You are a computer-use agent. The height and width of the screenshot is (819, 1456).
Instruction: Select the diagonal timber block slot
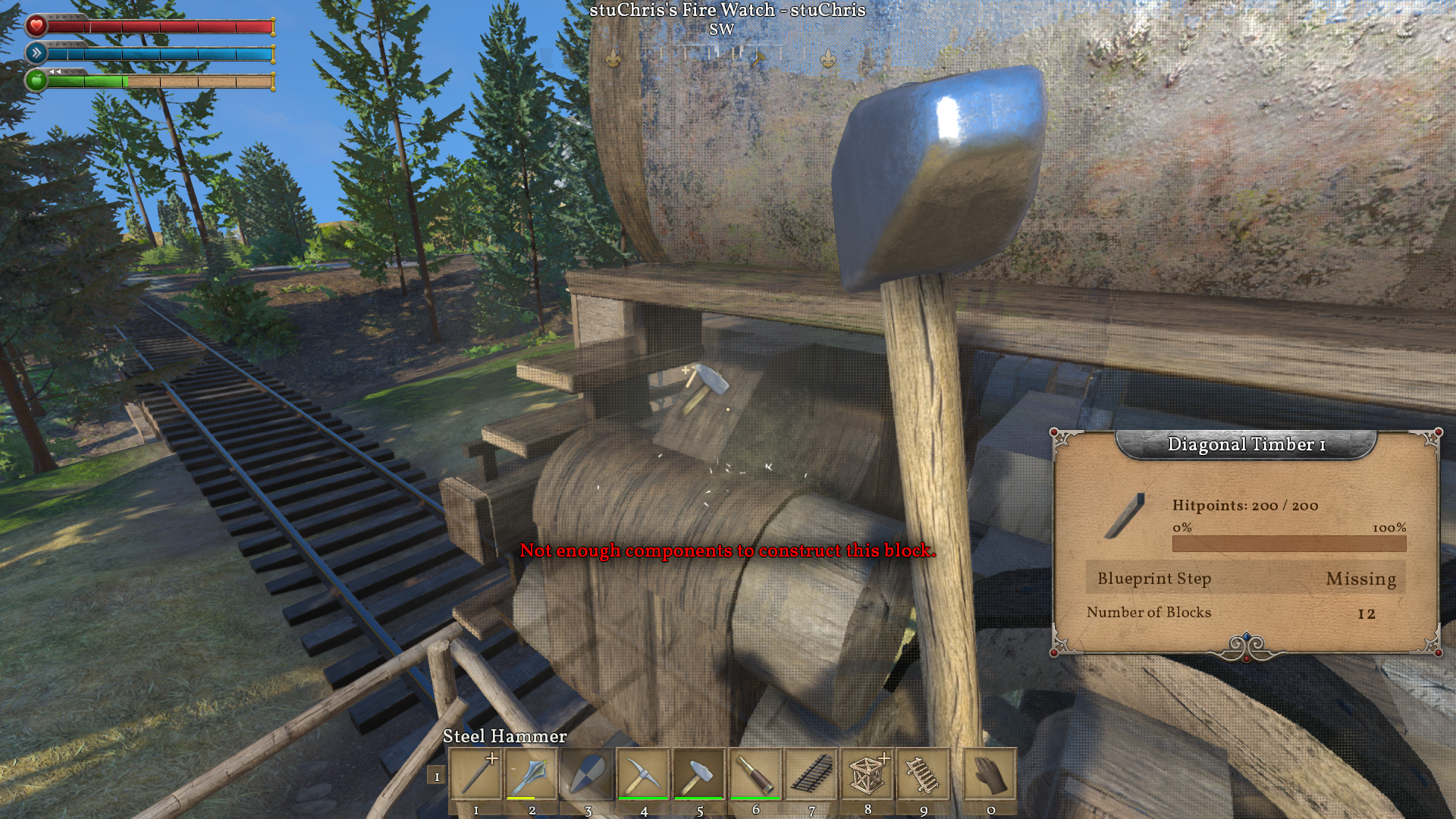click(x=476, y=774)
